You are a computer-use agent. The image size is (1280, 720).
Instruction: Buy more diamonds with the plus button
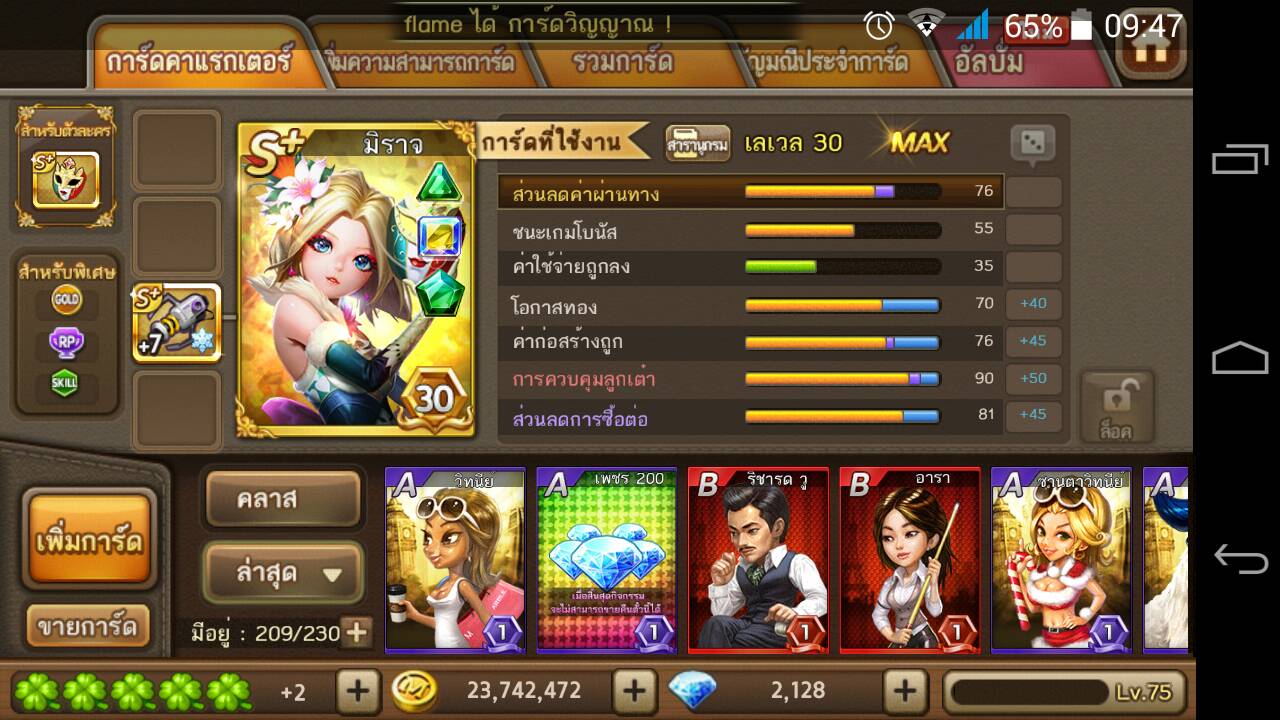click(x=905, y=690)
